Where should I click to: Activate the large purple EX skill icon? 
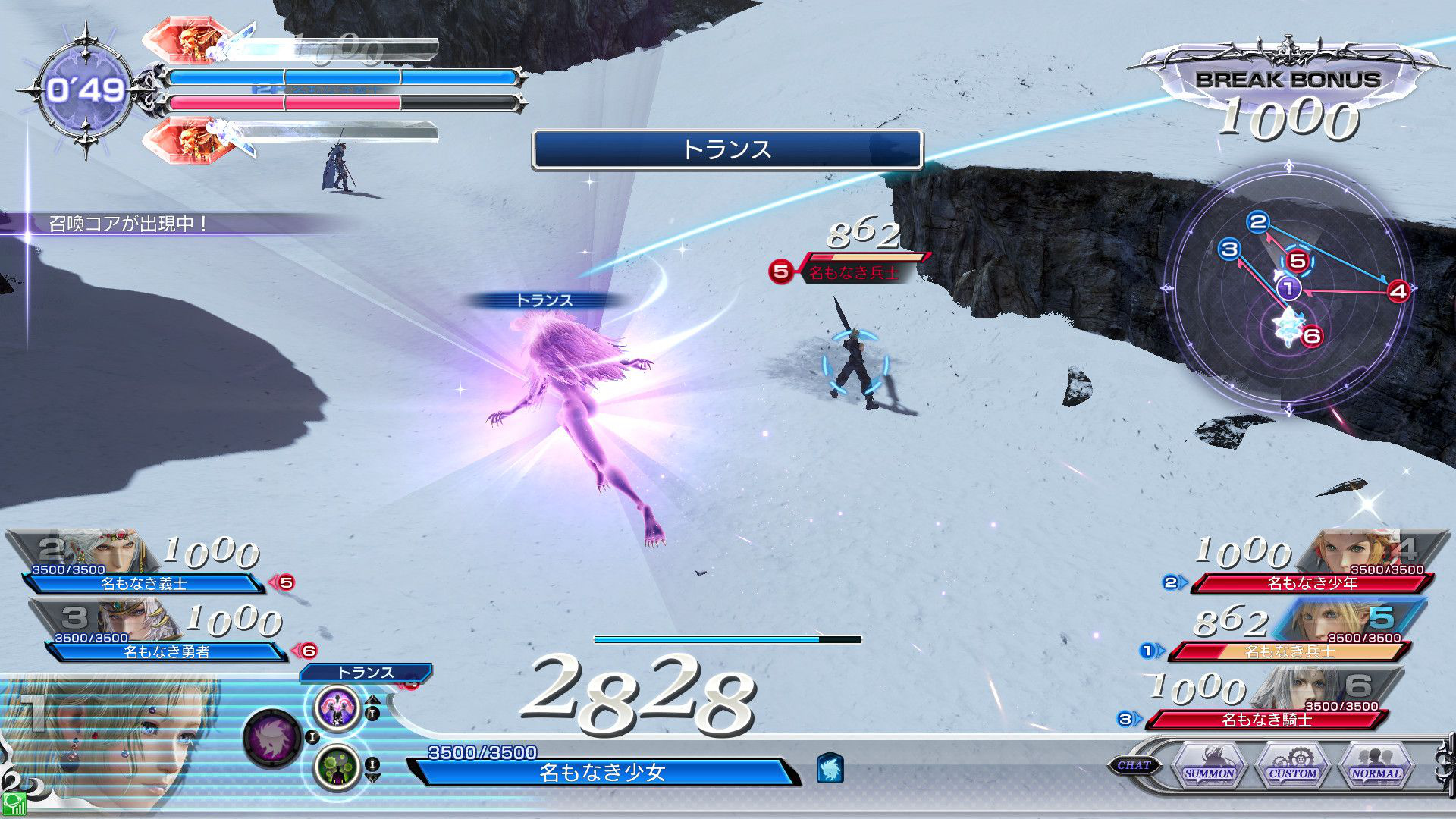pos(273,737)
